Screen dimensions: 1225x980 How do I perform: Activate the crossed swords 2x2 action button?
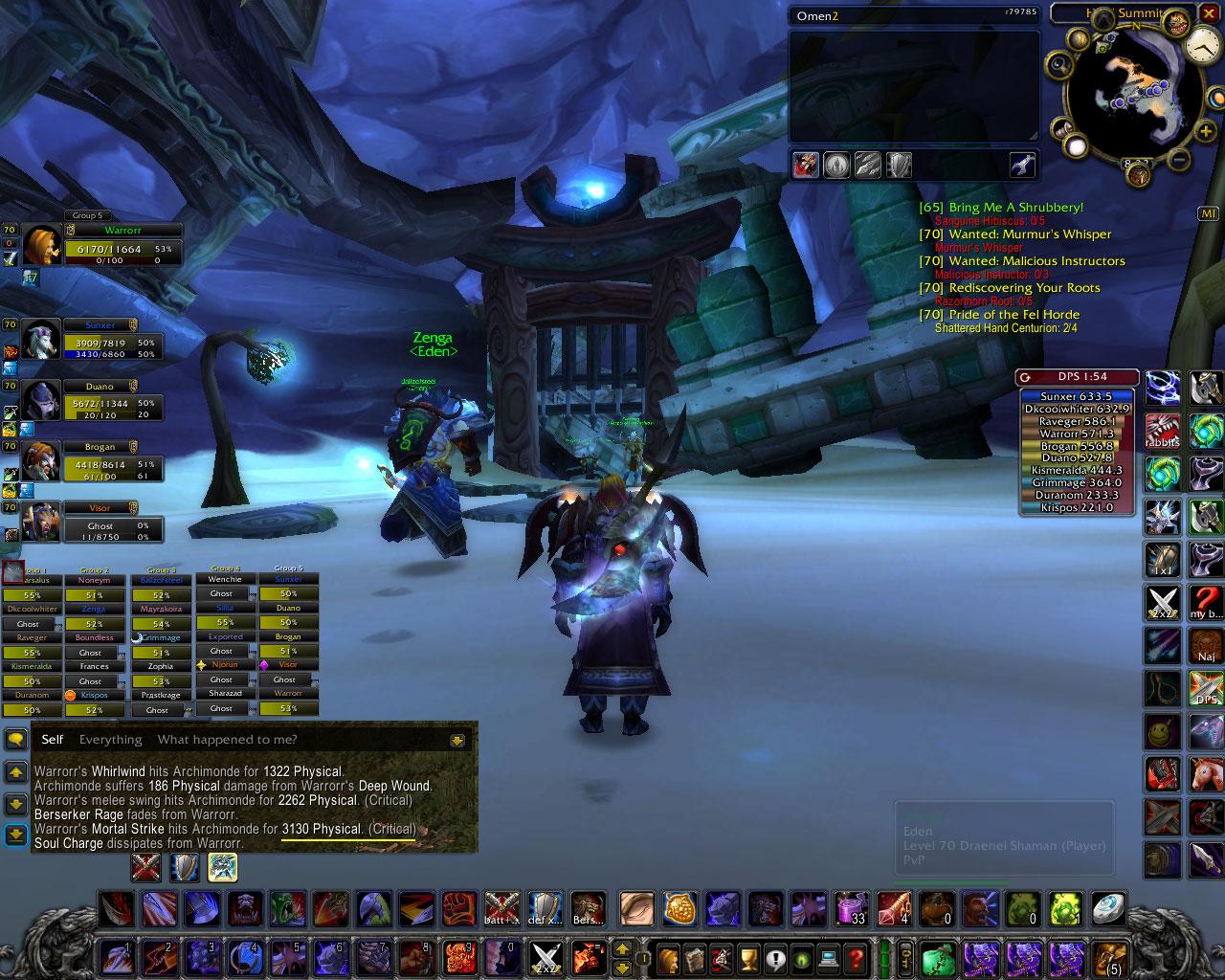[546, 957]
